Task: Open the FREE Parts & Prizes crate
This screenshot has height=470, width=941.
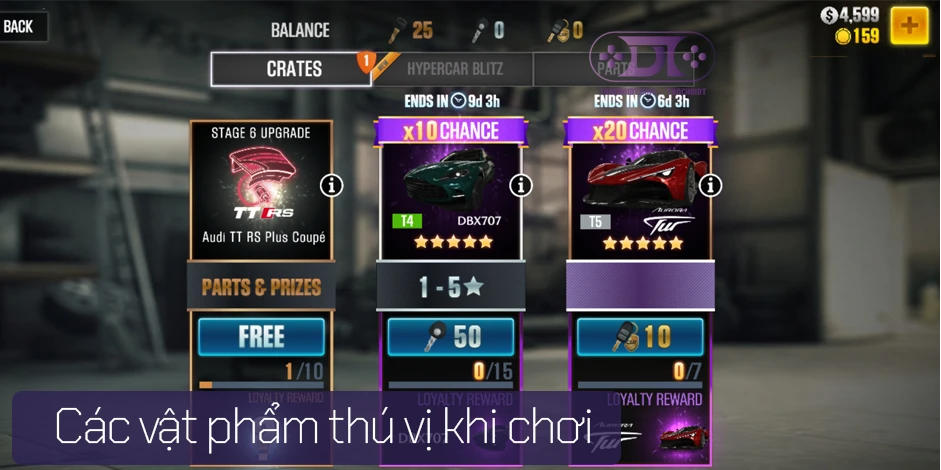Action: 261,337
